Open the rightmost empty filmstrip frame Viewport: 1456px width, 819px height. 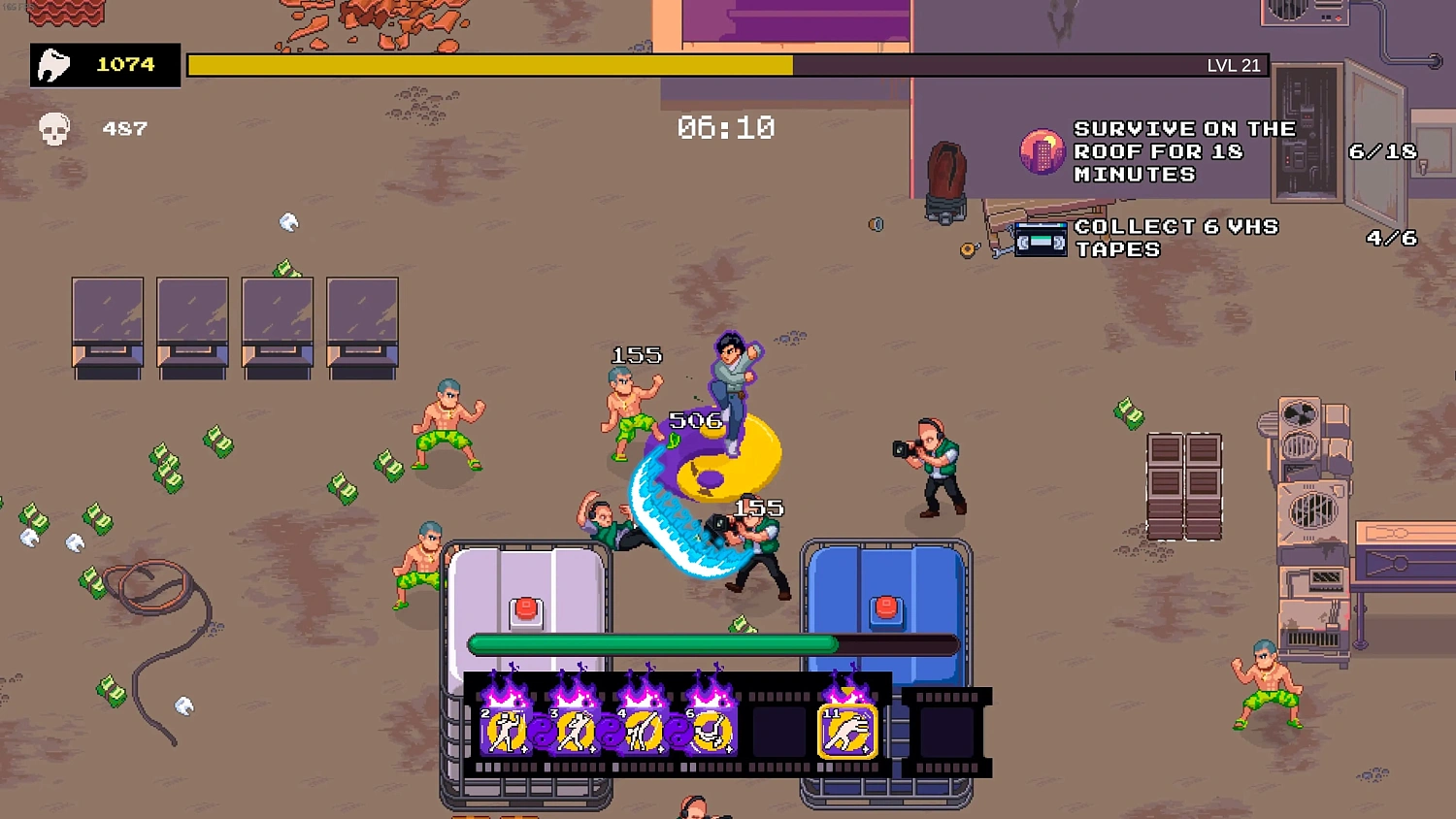point(946,733)
